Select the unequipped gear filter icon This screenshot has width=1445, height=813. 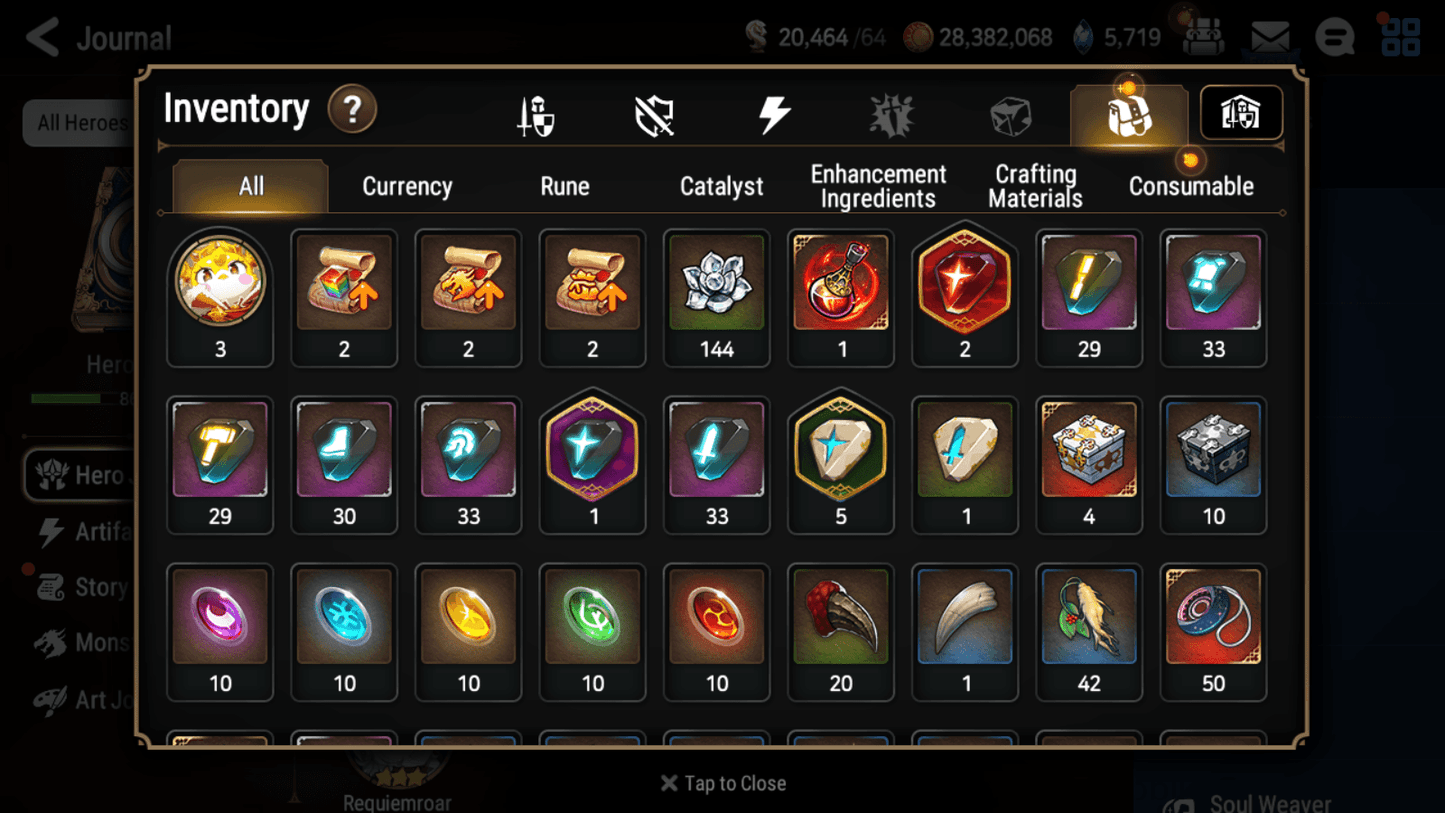point(654,113)
